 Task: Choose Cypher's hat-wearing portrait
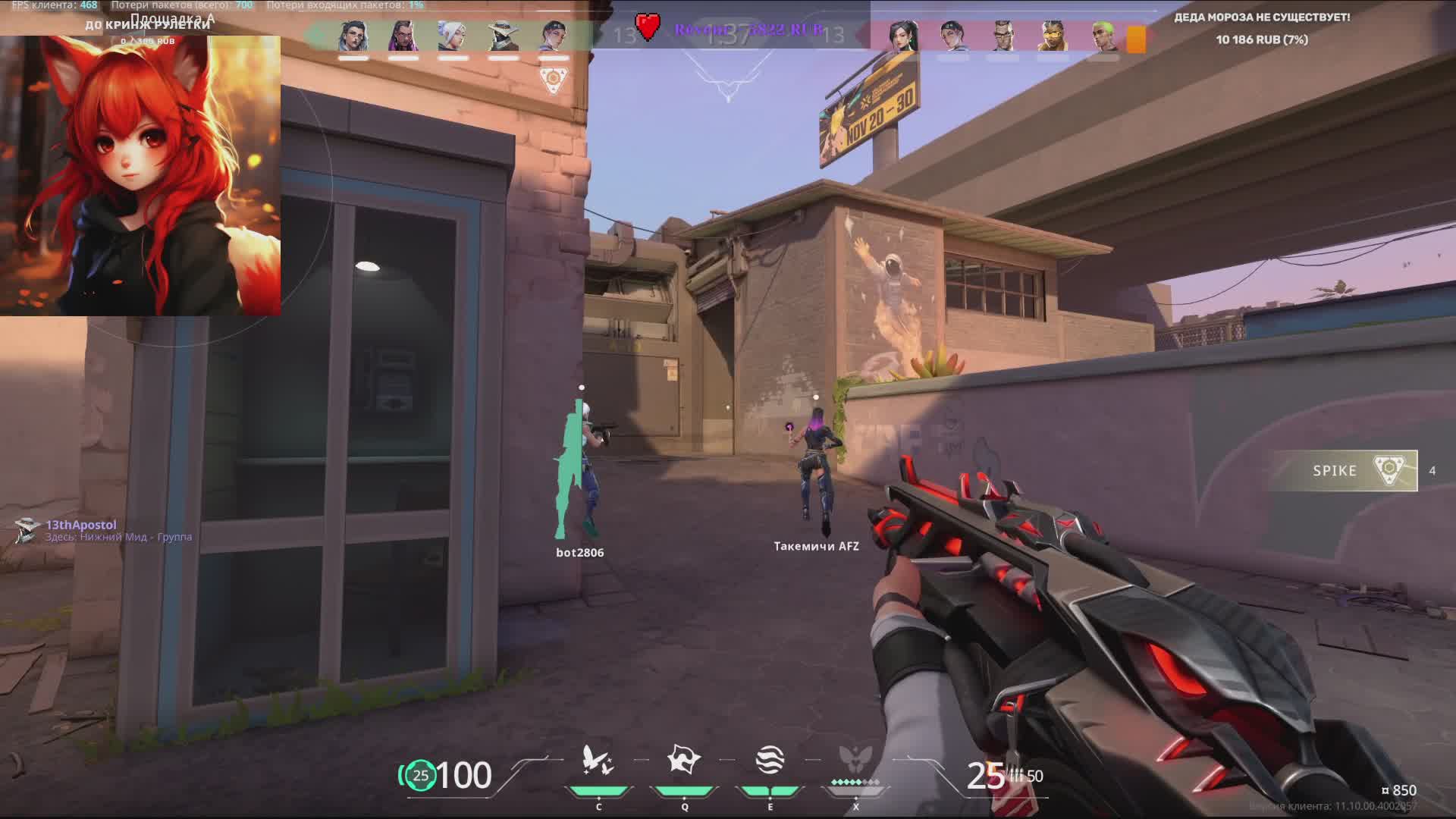503,36
